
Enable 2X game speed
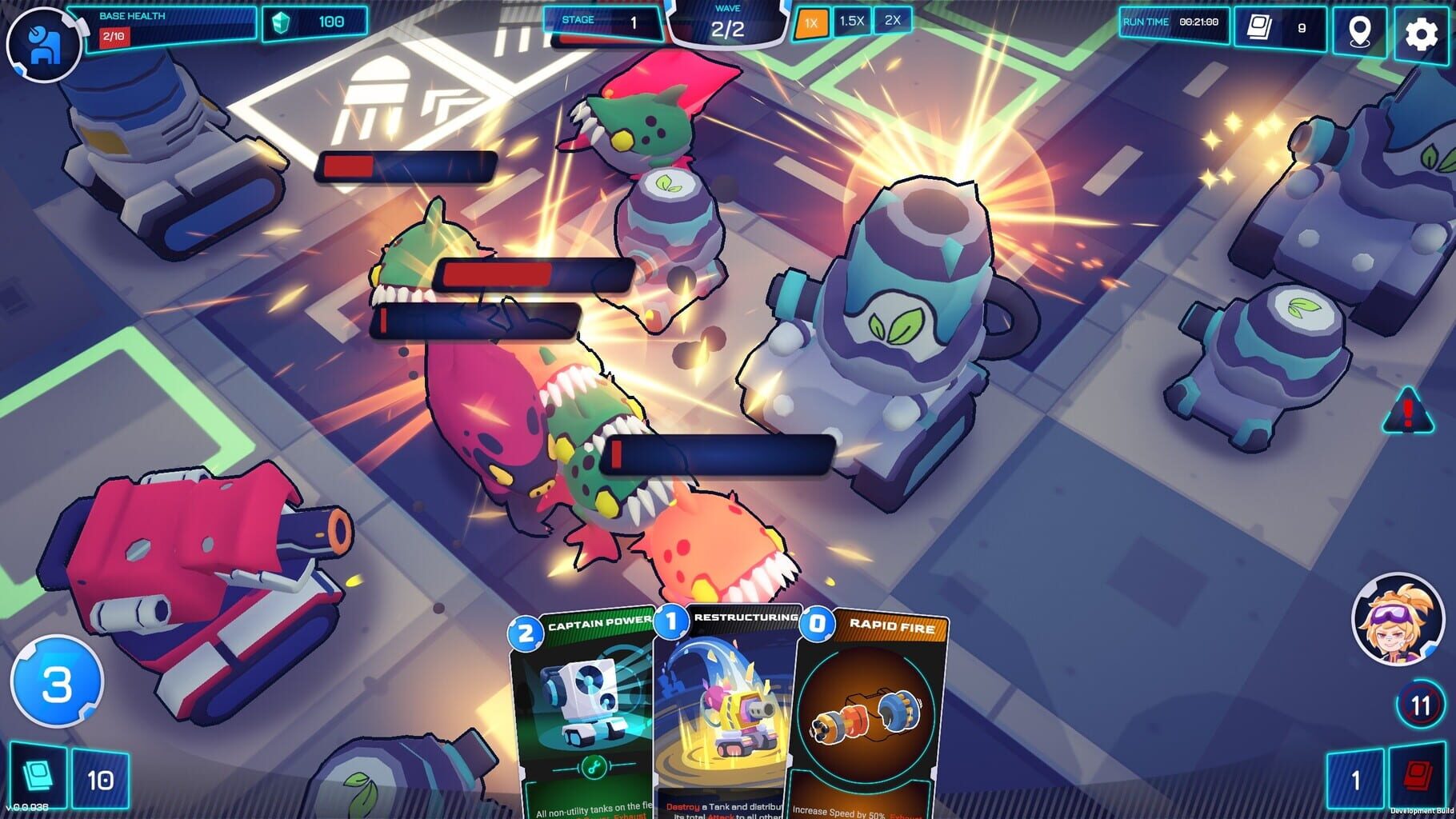(x=891, y=22)
